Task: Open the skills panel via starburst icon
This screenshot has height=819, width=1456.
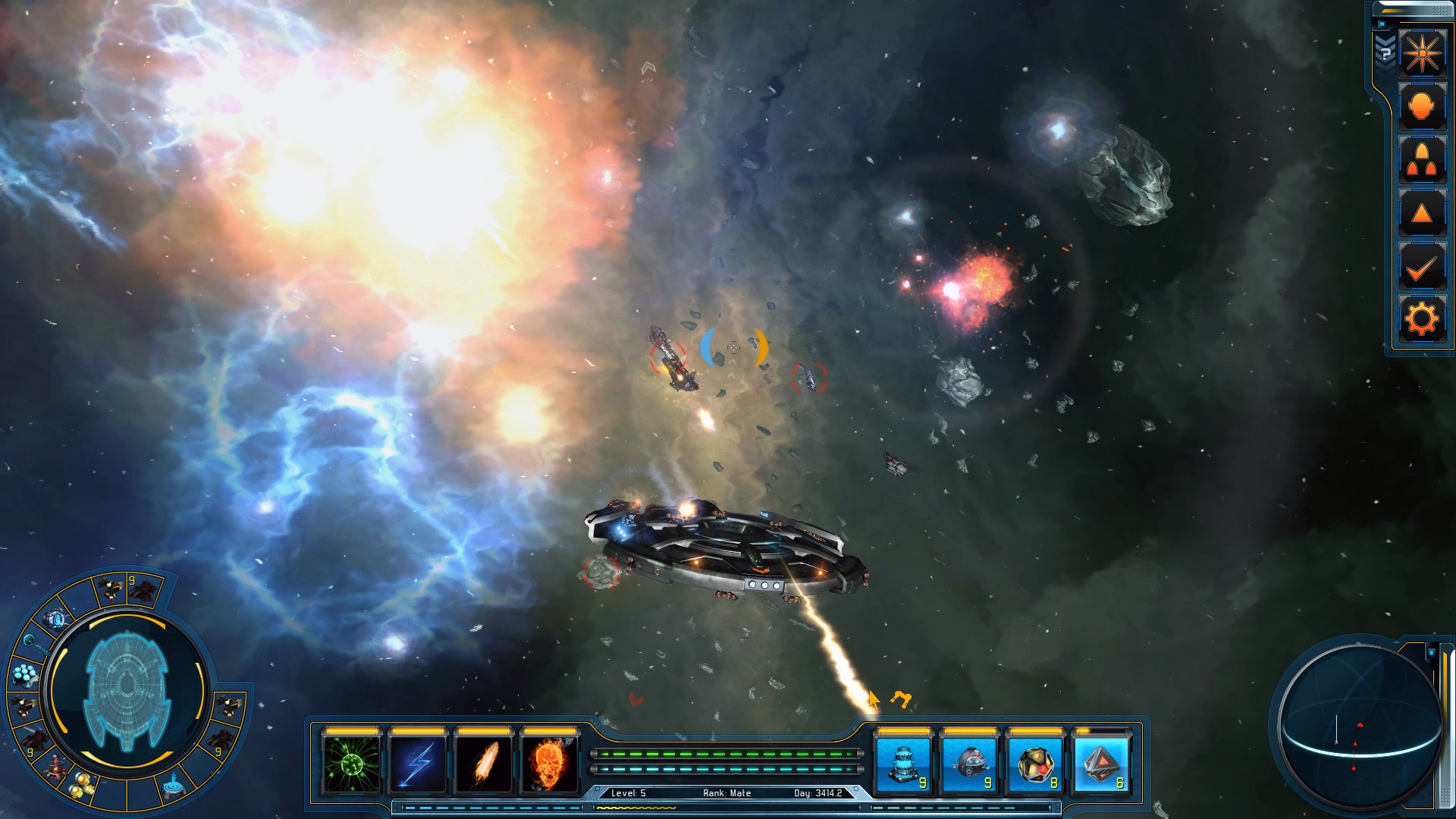Action: click(1424, 53)
